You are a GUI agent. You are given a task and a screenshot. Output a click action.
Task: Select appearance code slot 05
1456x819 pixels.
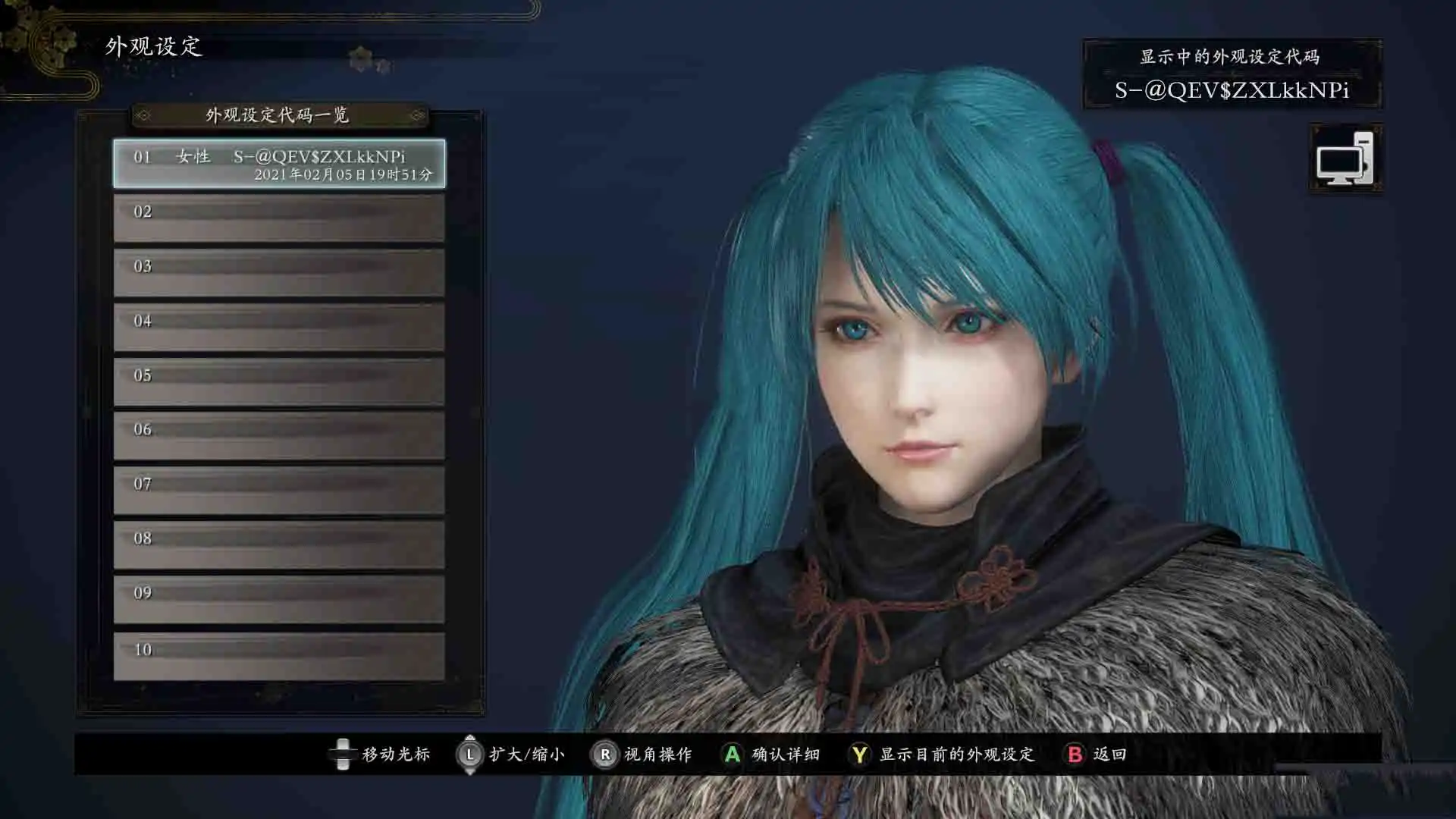coord(279,382)
